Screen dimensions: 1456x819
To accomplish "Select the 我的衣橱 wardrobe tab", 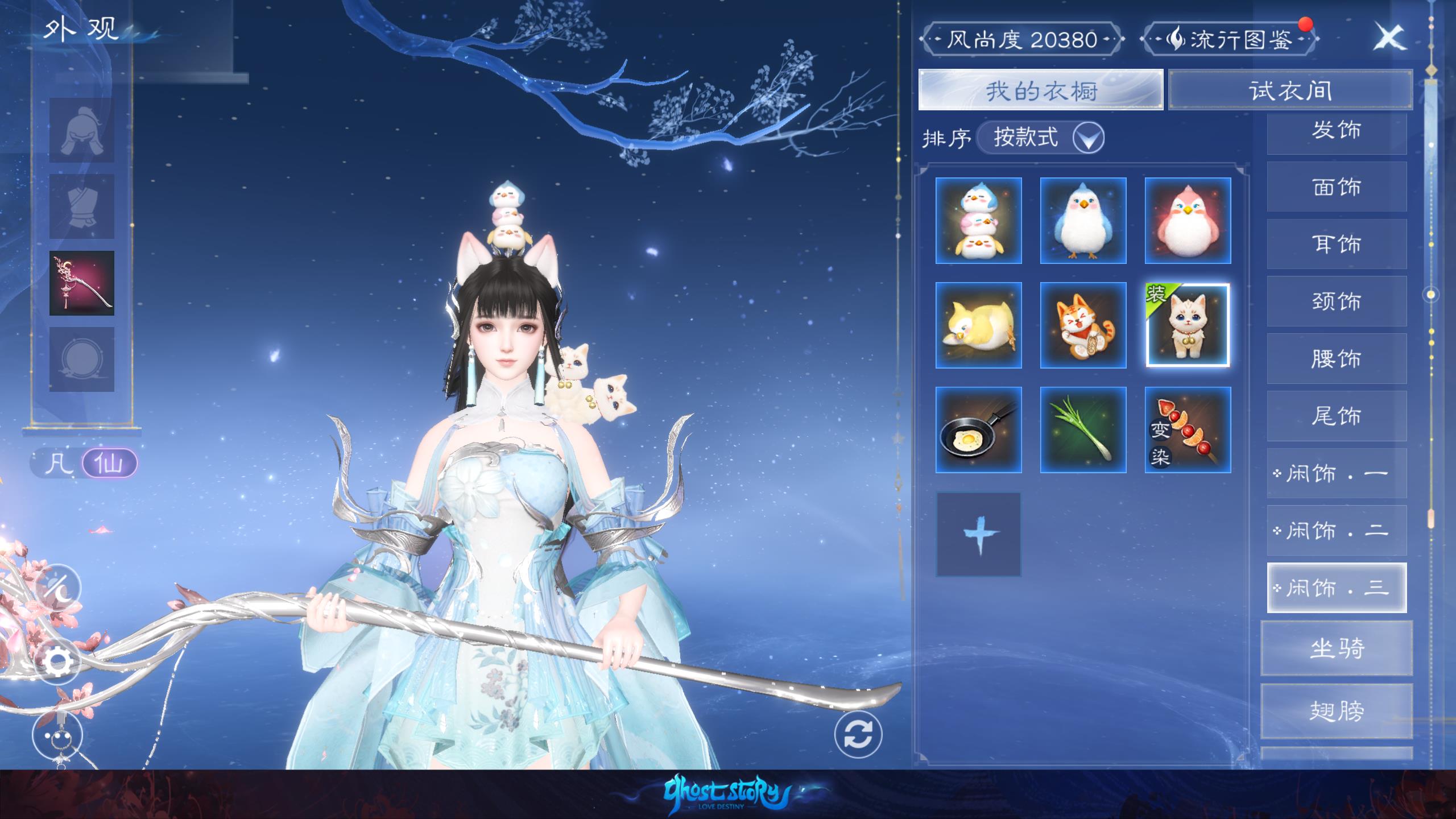I will (1040, 90).
